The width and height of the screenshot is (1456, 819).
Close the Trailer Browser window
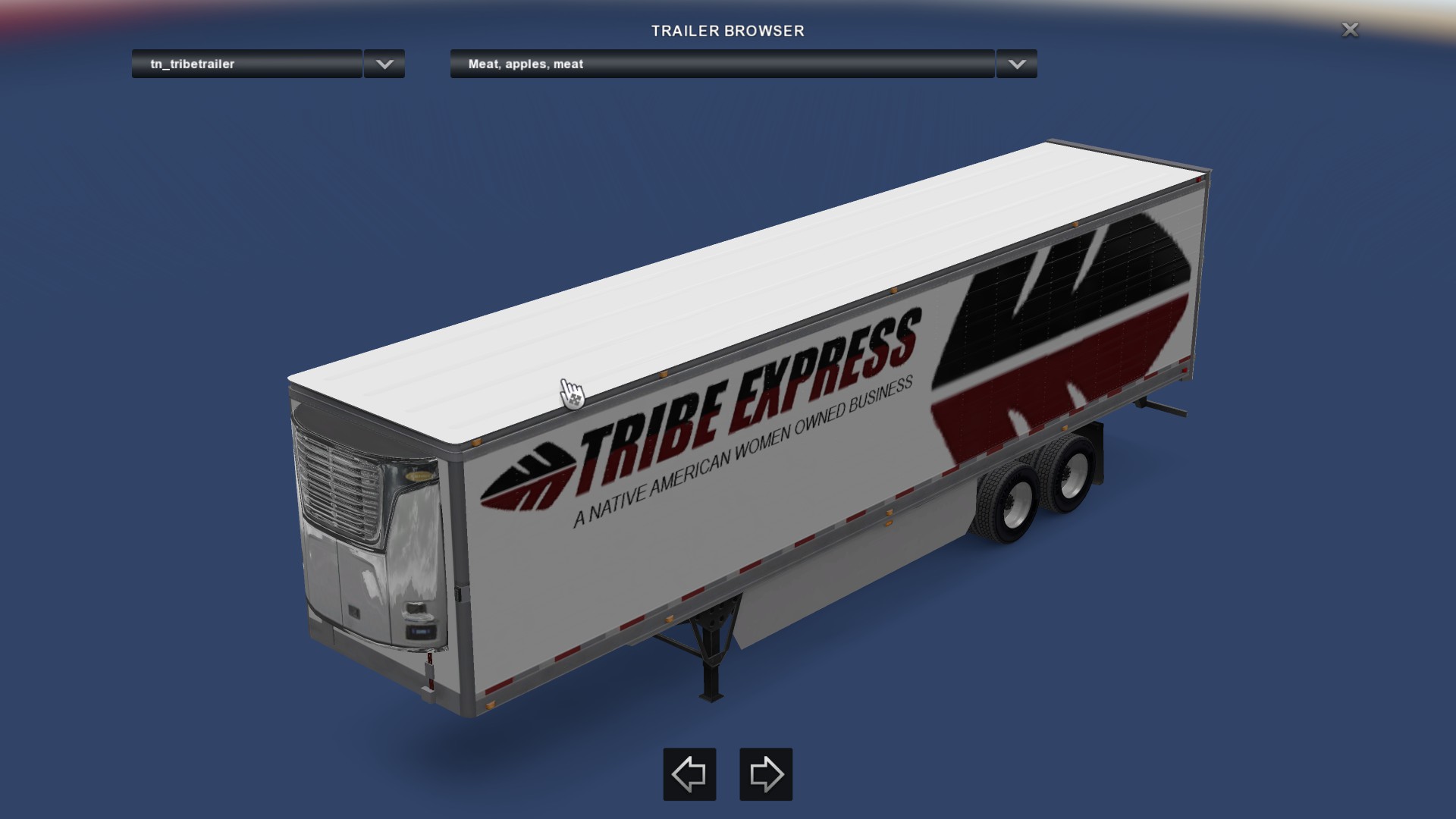[x=1350, y=30]
